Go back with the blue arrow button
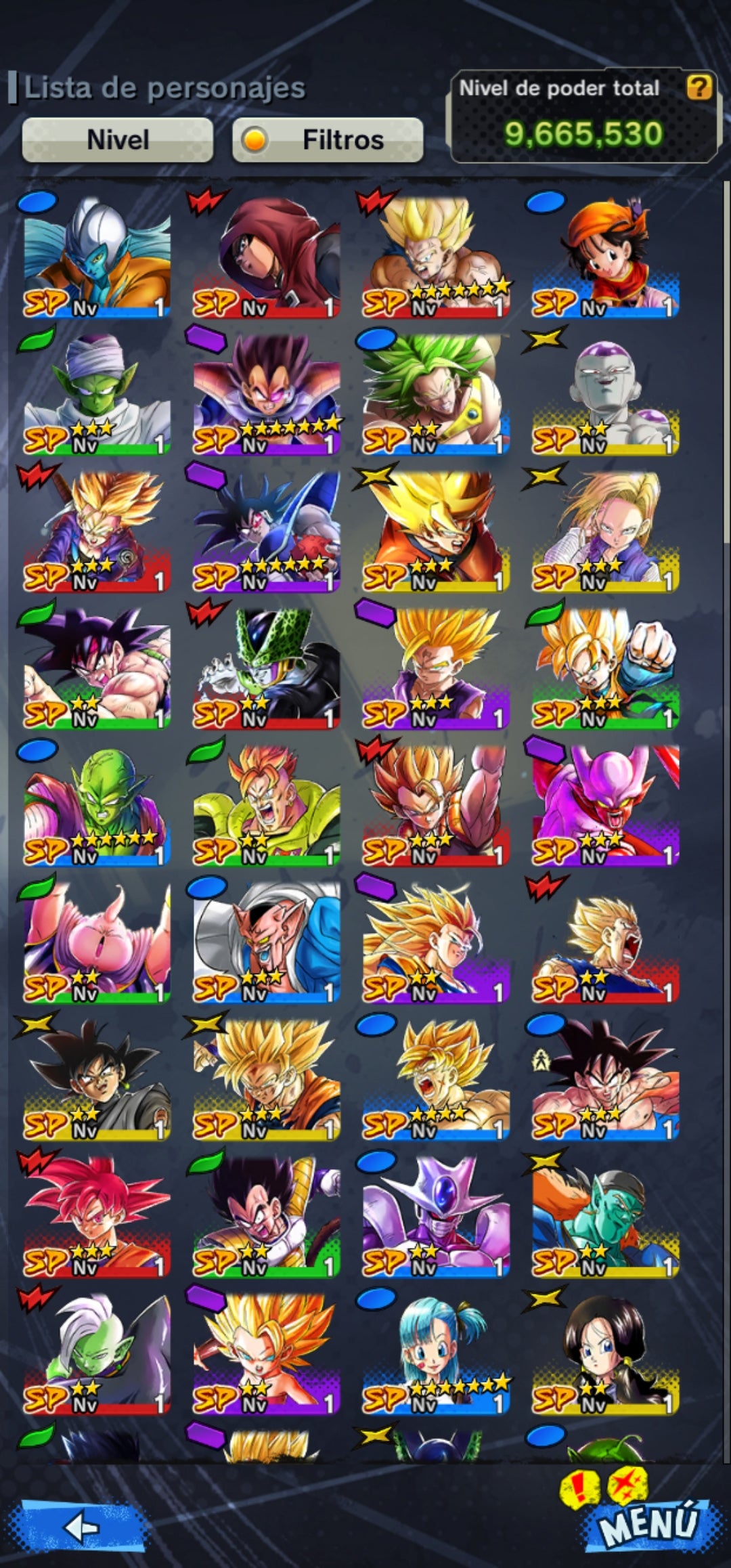 pos(81,1527)
